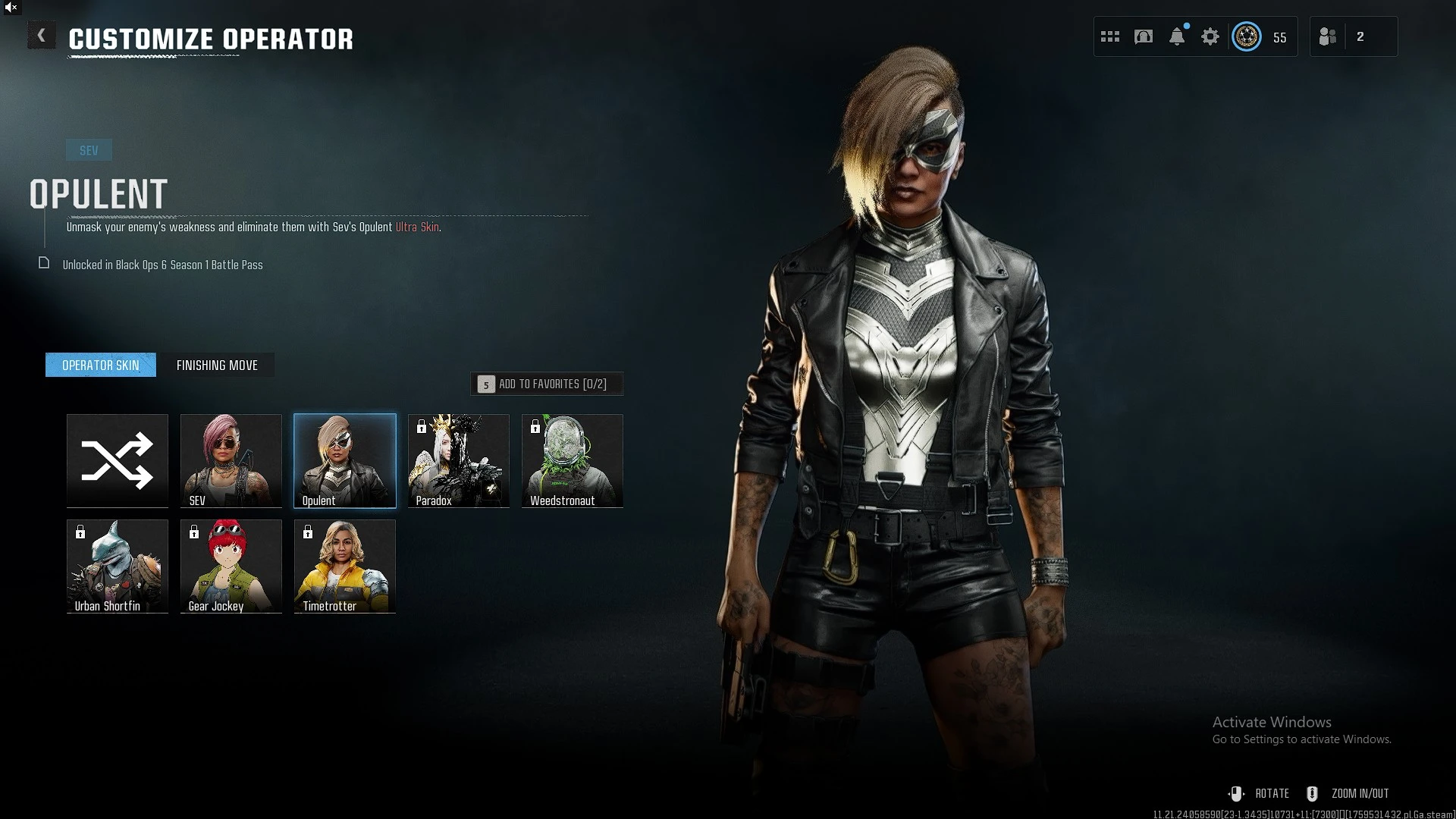Viewport: 1456px width, 819px height.
Task: Select the Urban Shortfin shark skin
Action: click(118, 566)
